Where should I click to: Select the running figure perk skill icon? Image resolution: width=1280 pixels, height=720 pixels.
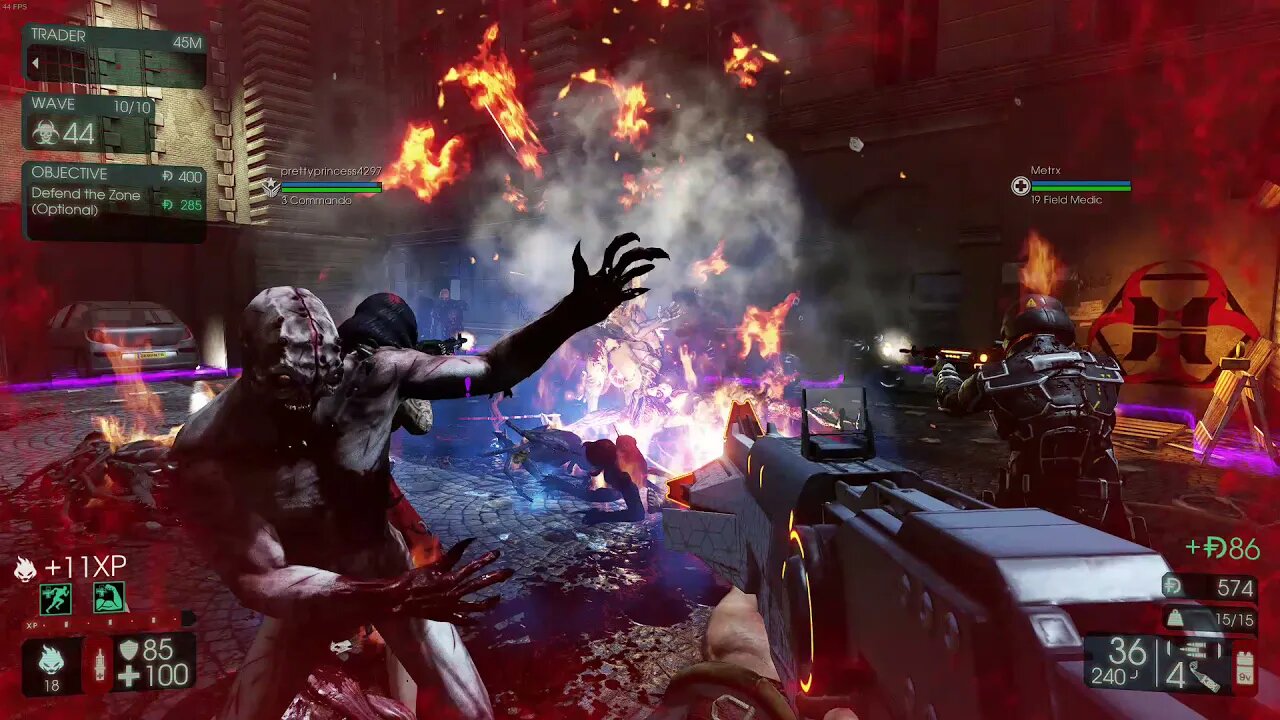56,598
